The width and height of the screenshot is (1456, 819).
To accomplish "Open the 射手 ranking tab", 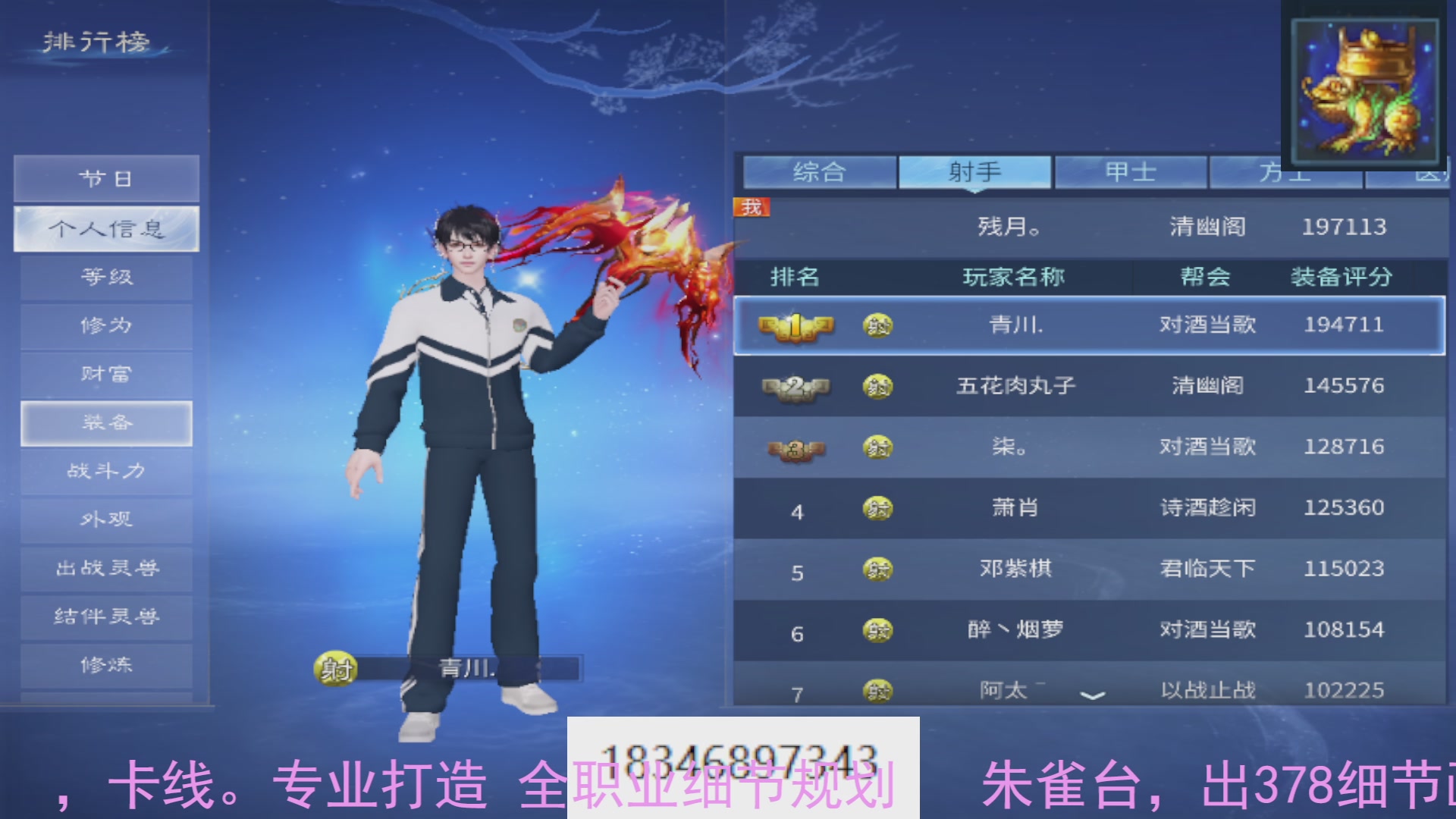I will tap(974, 171).
